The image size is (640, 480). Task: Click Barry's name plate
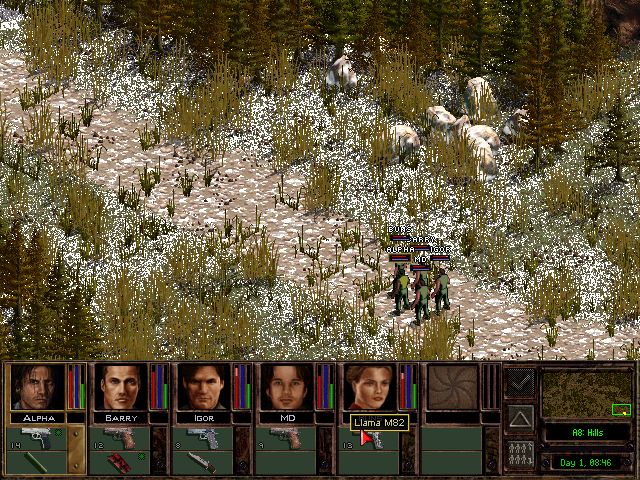[120, 417]
